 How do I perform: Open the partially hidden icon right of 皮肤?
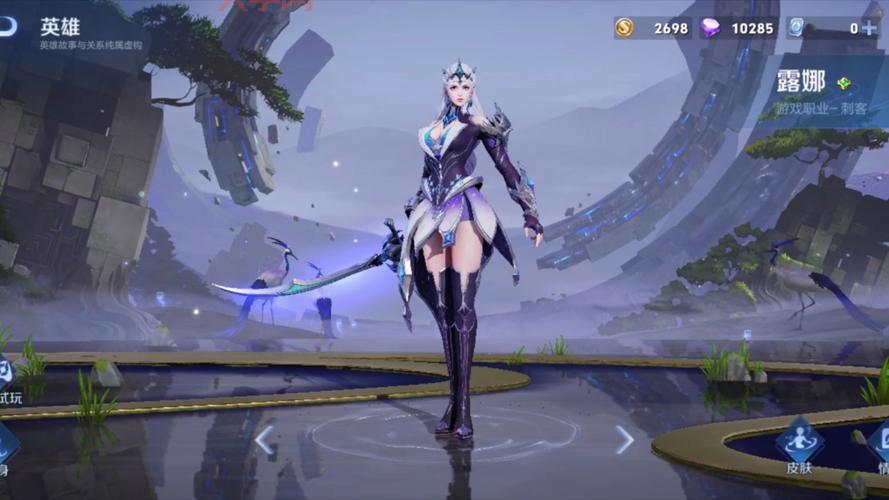tap(880, 445)
